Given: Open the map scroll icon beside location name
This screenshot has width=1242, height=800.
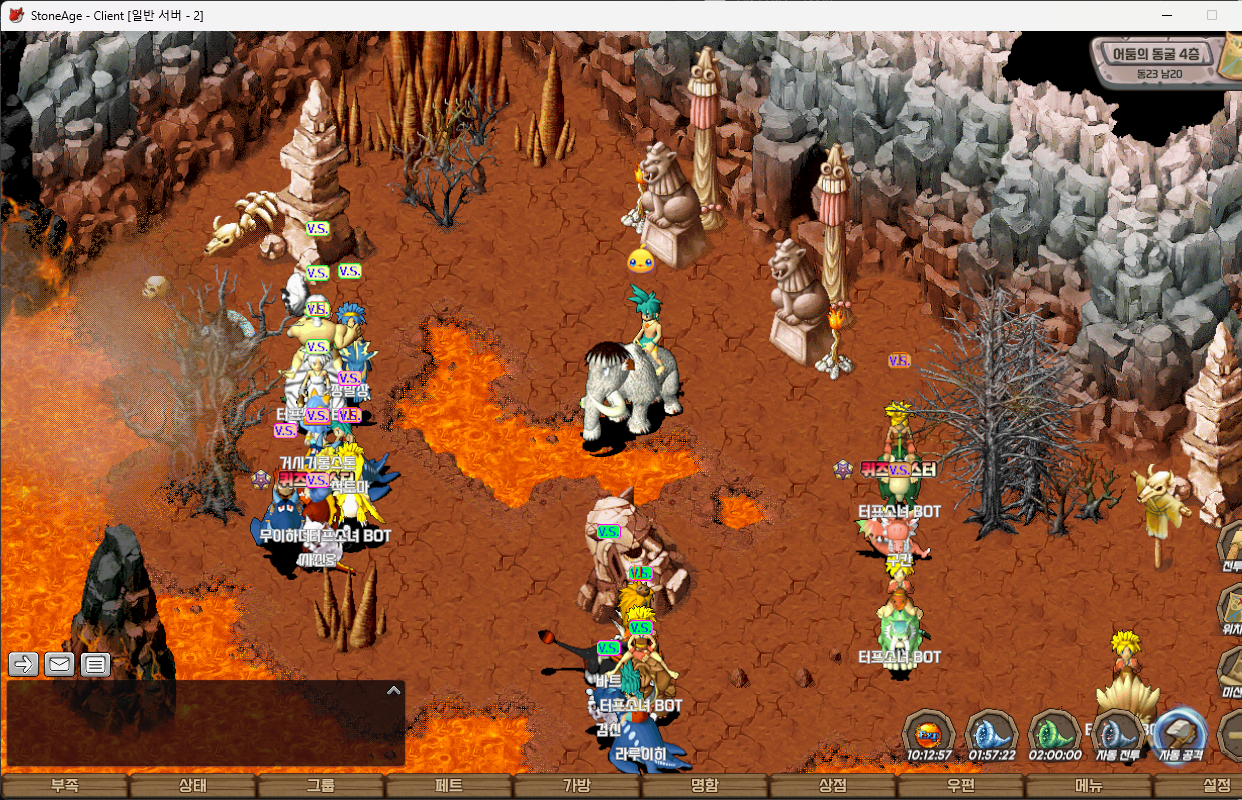Looking at the screenshot, I should pos(1230,58).
